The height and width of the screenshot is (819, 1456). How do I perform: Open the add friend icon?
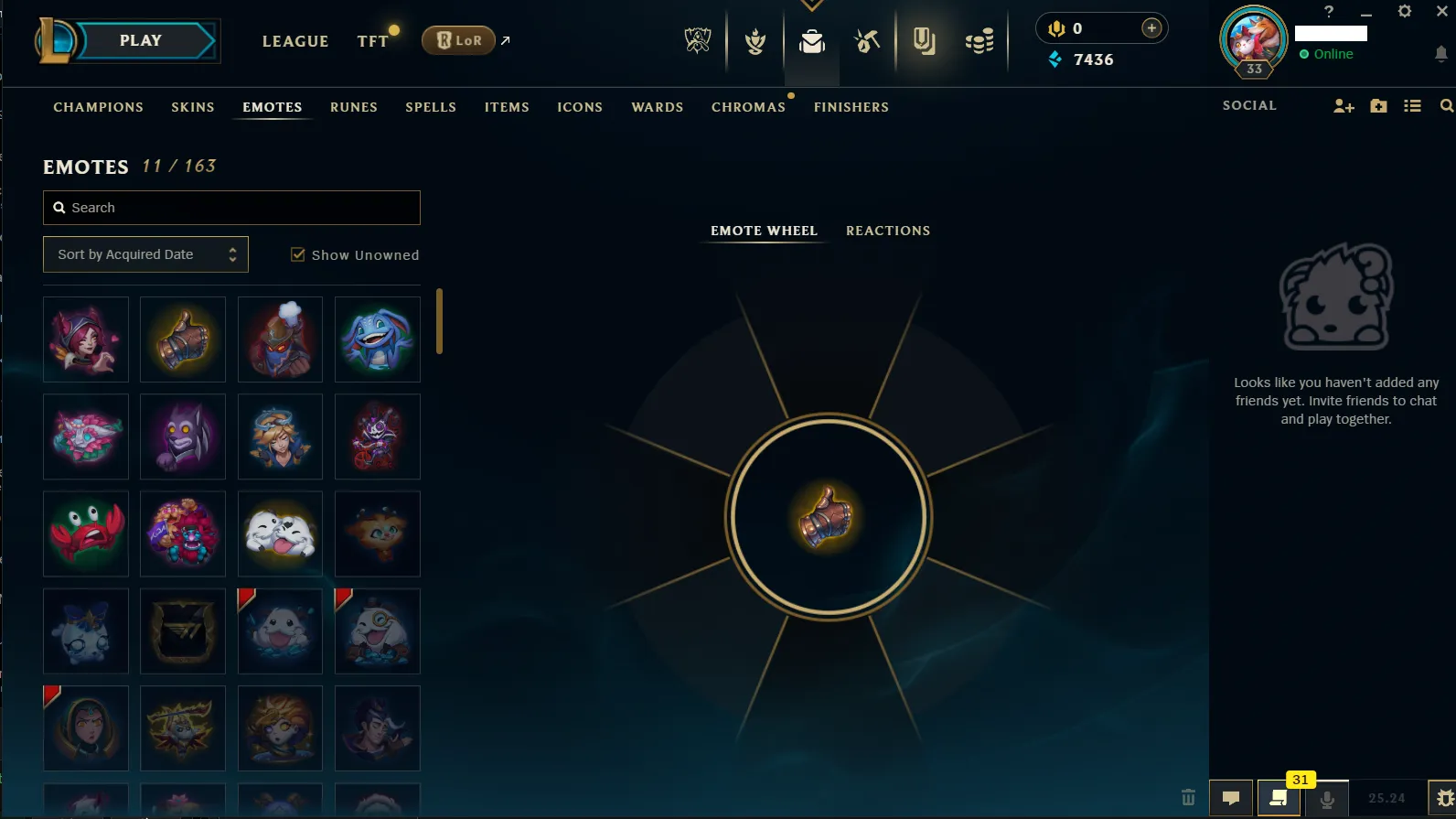(x=1343, y=105)
